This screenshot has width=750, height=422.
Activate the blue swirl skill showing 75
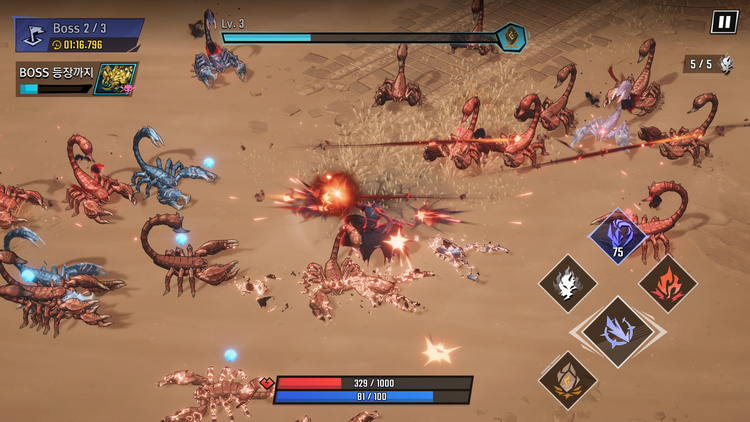pos(617,235)
